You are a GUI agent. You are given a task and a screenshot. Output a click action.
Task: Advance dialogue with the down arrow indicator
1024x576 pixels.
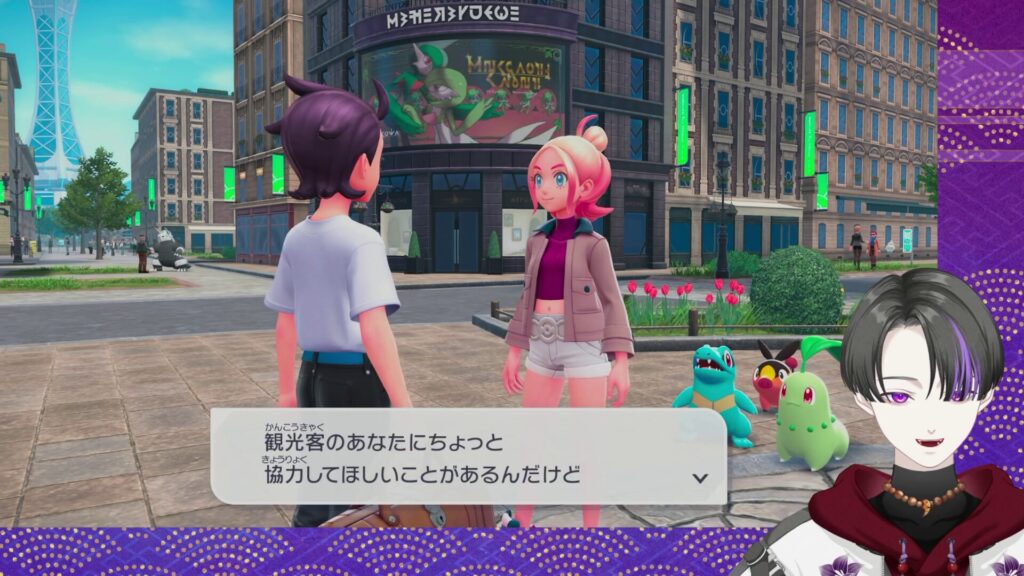click(700, 477)
